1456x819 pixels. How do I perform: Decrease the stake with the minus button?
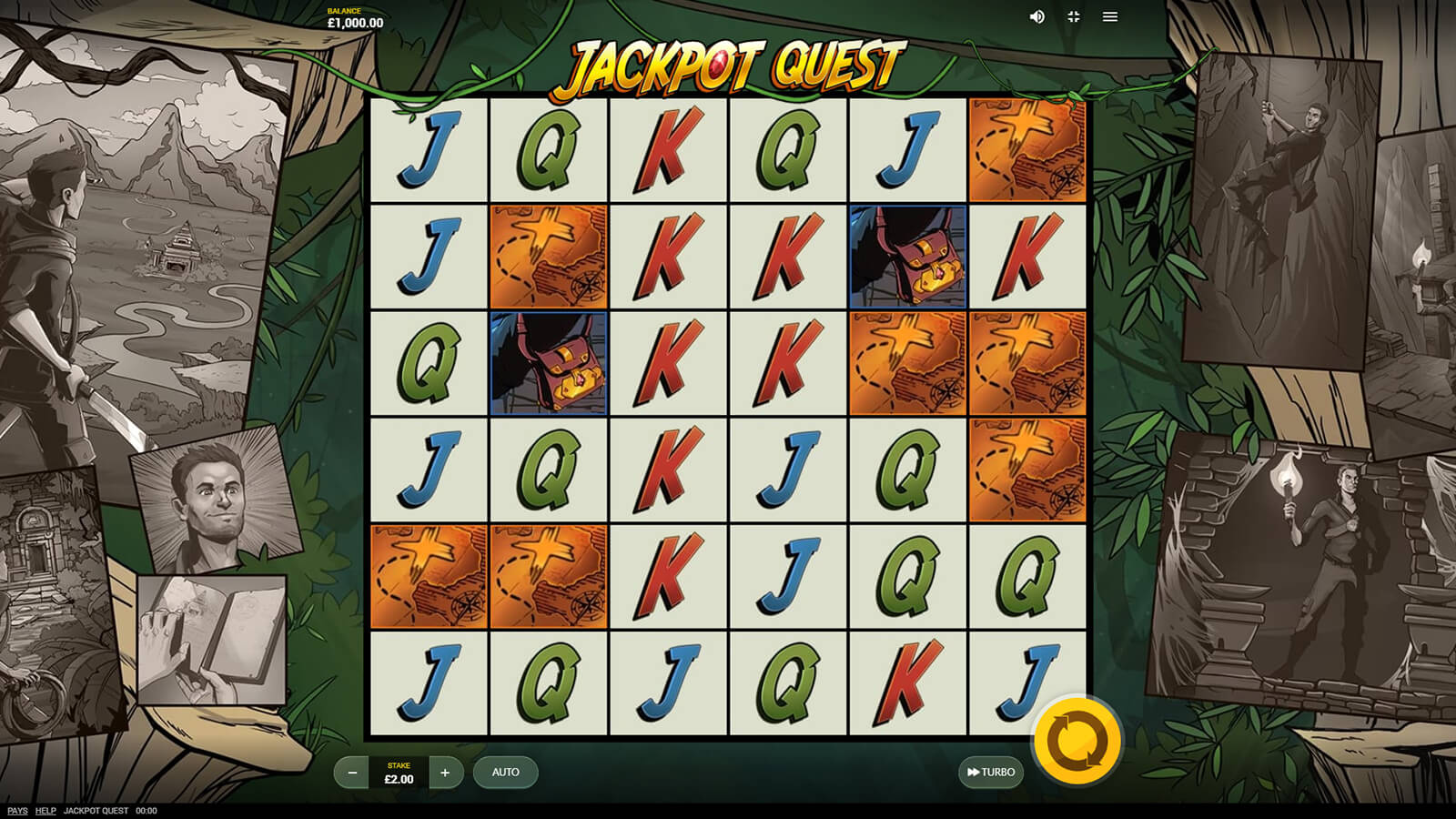pos(352,773)
